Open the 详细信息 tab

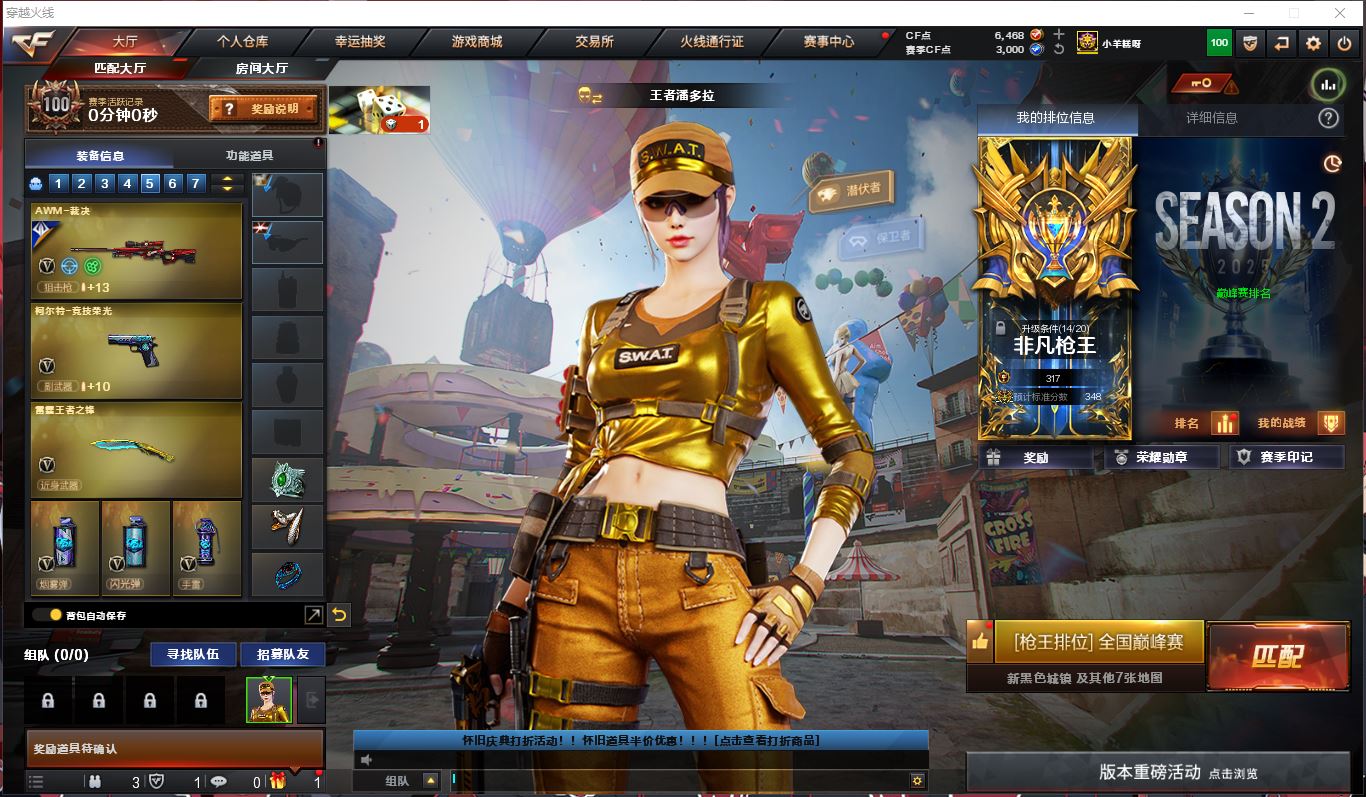pyautogui.click(x=1211, y=118)
